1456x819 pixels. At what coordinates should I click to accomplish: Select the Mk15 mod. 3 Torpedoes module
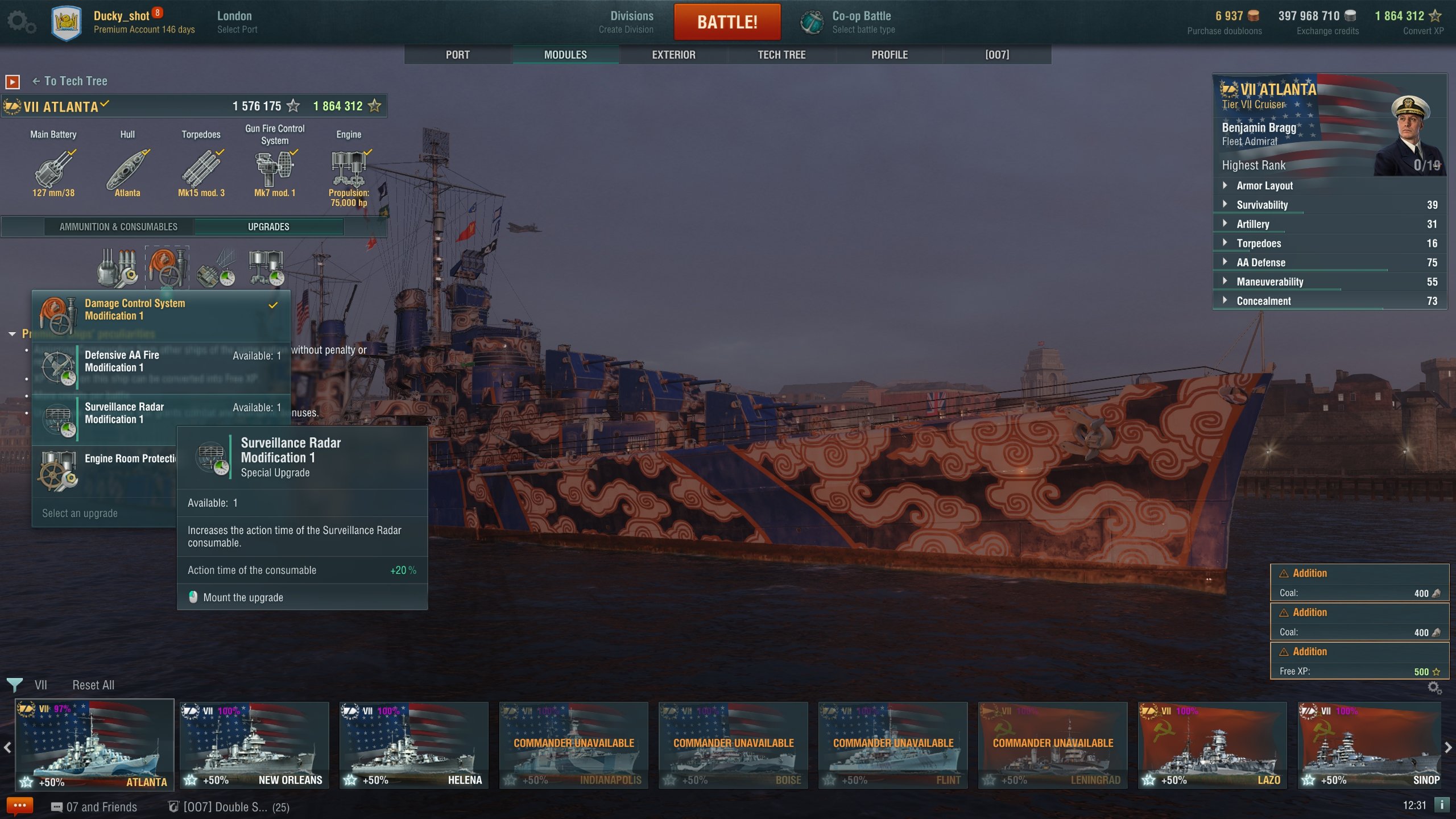coord(201,171)
